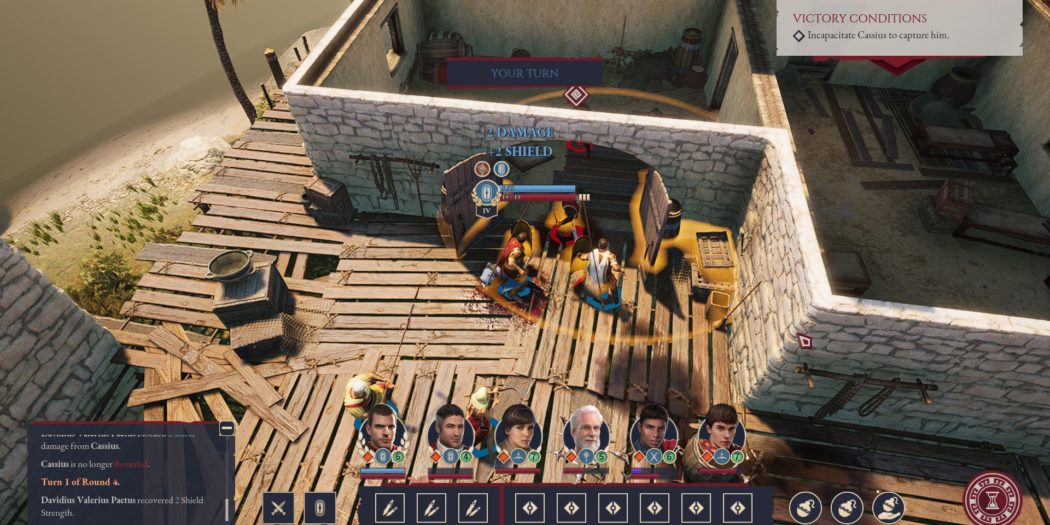Viewport: 1050px width, 525px height.
Task: Choose the dark-haired woman's portrait
Action: [x=518, y=428]
